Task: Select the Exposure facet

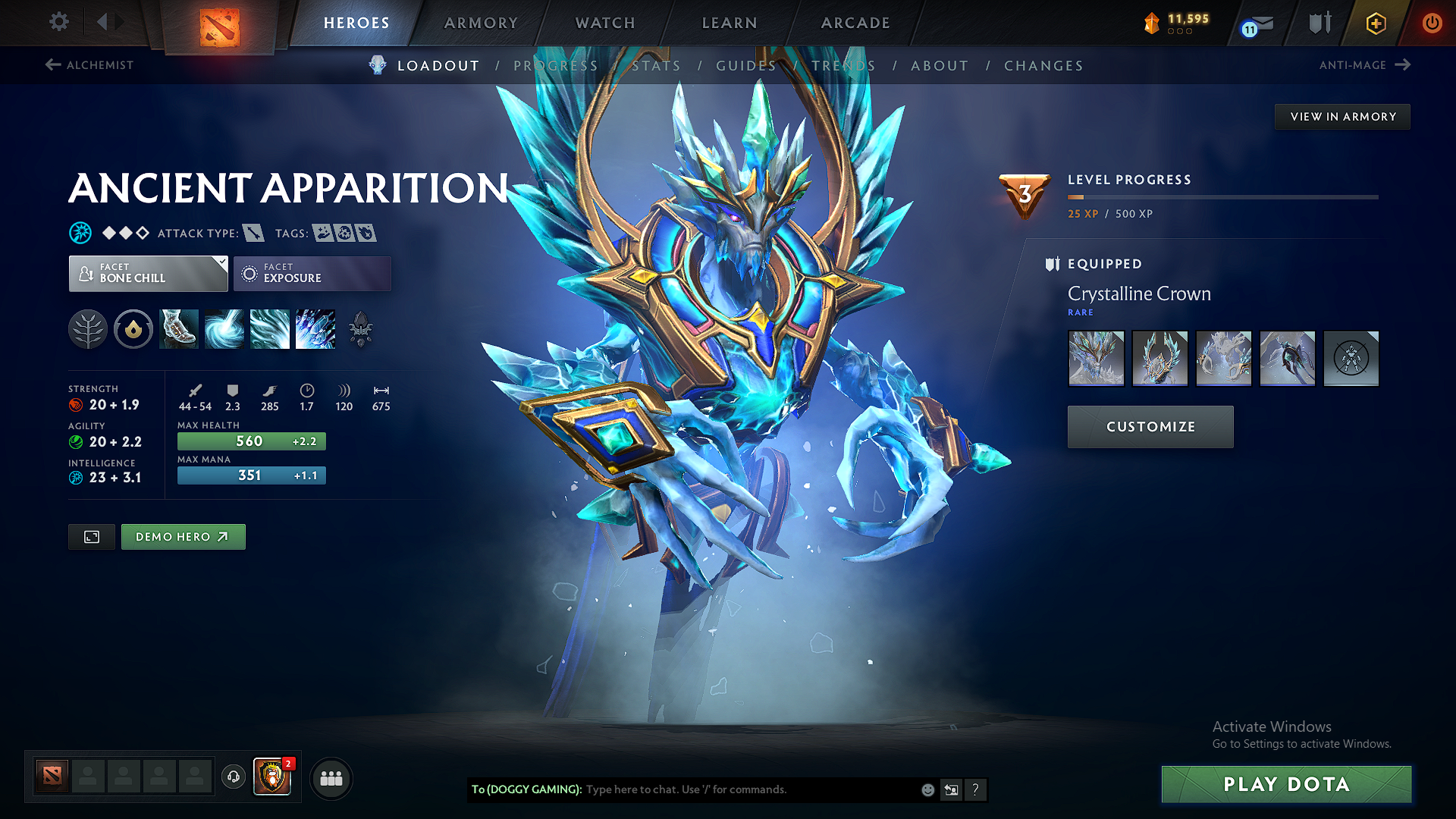Action: coord(312,273)
